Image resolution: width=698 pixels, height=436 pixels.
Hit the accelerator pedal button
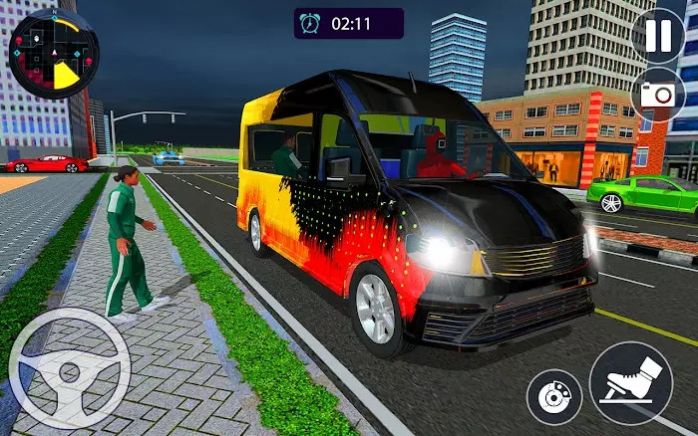630,384
